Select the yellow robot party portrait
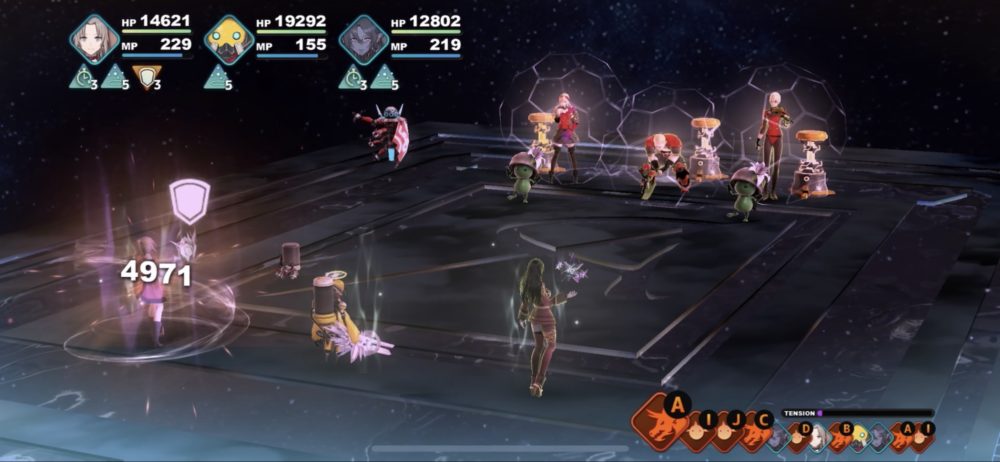Image resolution: width=1000 pixels, height=462 pixels. pos(228,39)
